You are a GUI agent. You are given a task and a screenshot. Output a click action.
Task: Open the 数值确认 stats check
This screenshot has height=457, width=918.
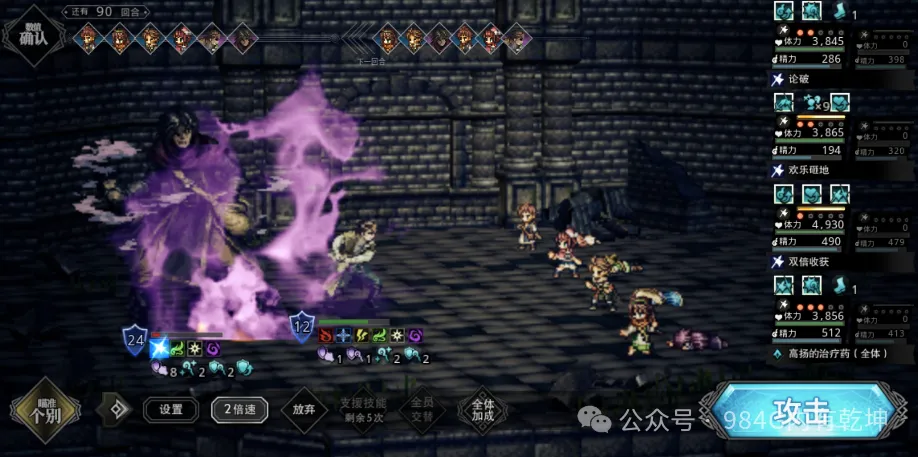pyautogui.click(x=32, y=33)
